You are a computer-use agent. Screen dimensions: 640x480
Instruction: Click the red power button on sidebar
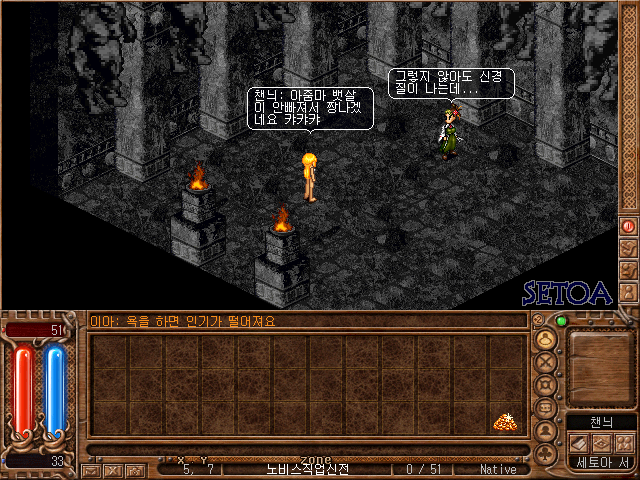[629, 226]
